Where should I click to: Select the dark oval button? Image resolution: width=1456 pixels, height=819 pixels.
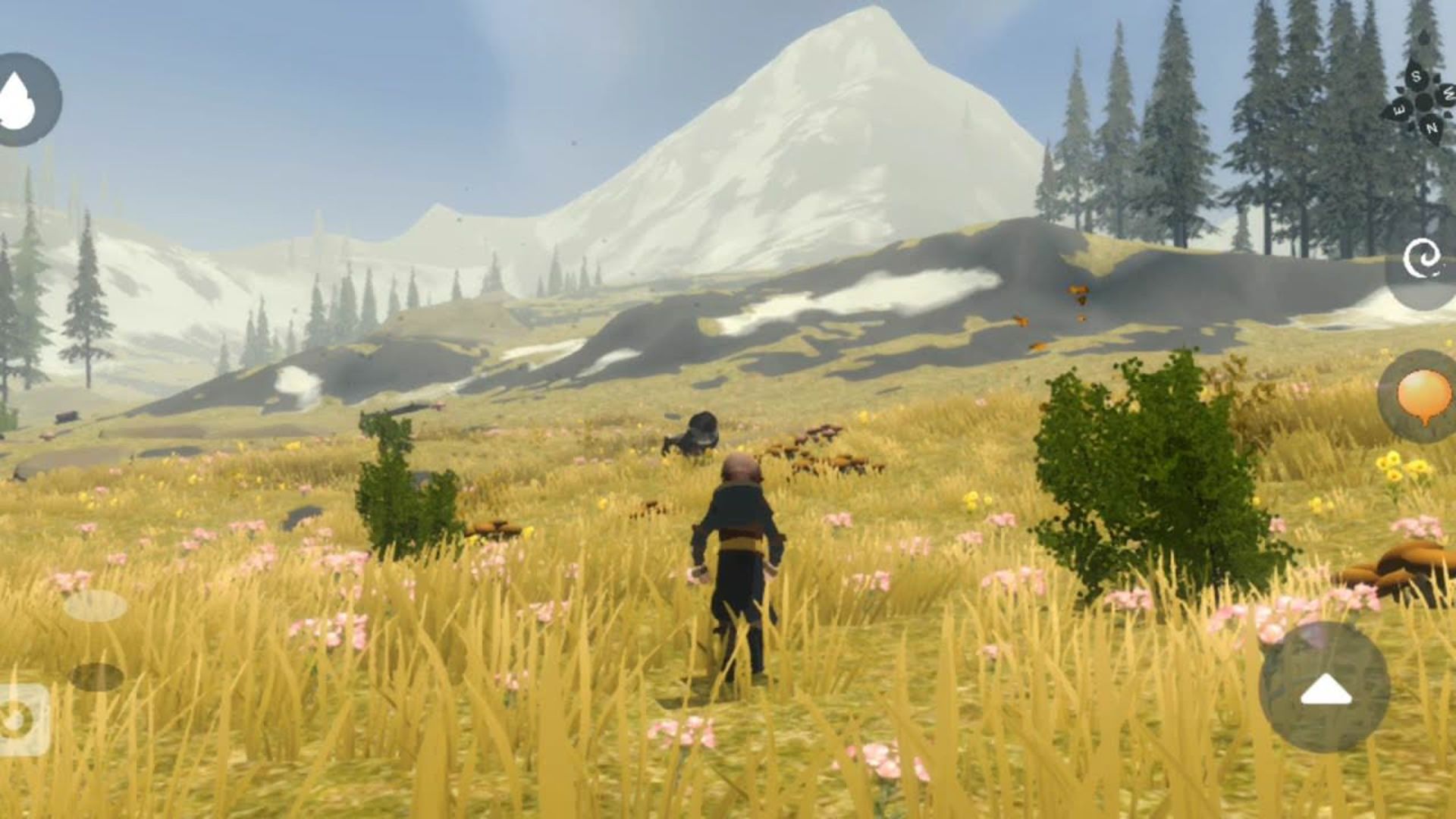point(96,676)
